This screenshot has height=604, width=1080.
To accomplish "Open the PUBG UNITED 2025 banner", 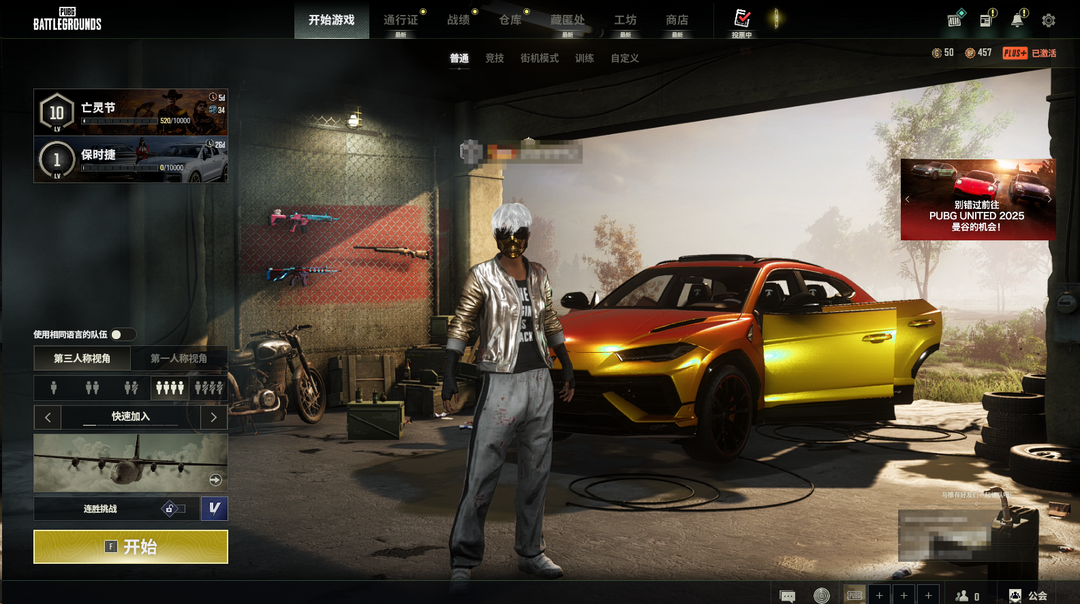I will (x=977, y=199).
